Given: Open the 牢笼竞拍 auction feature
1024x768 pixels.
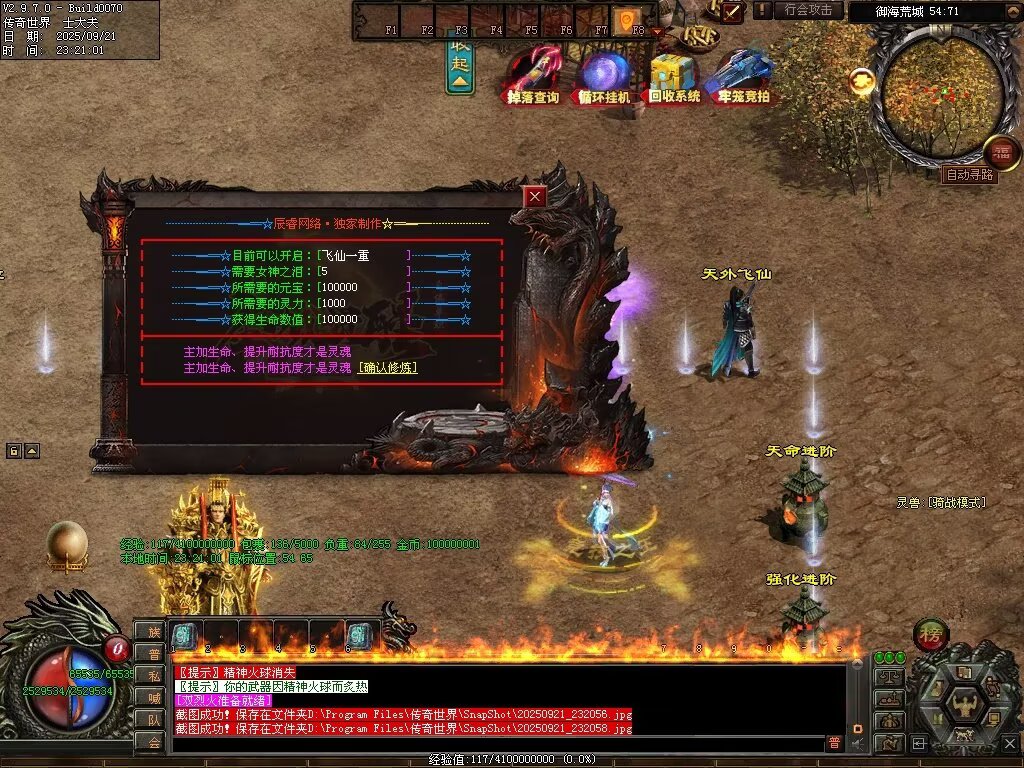Looking at the screenshot, I should (743, 78).
